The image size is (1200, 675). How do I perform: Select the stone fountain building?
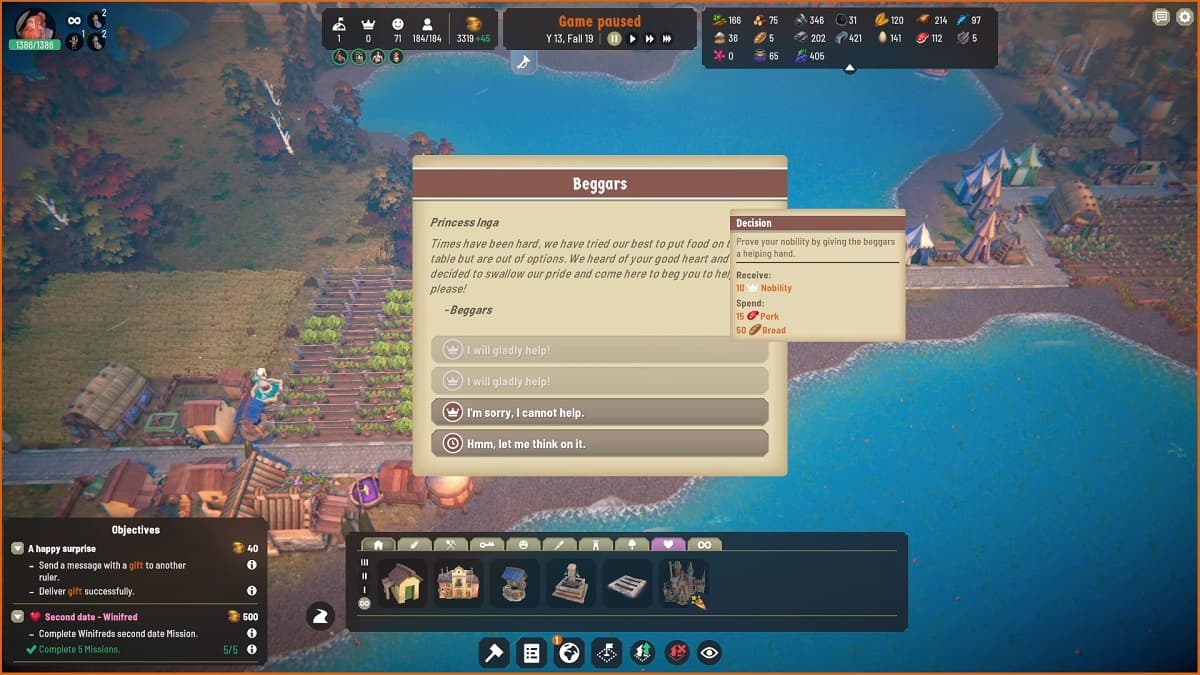(x=571, y=582)
